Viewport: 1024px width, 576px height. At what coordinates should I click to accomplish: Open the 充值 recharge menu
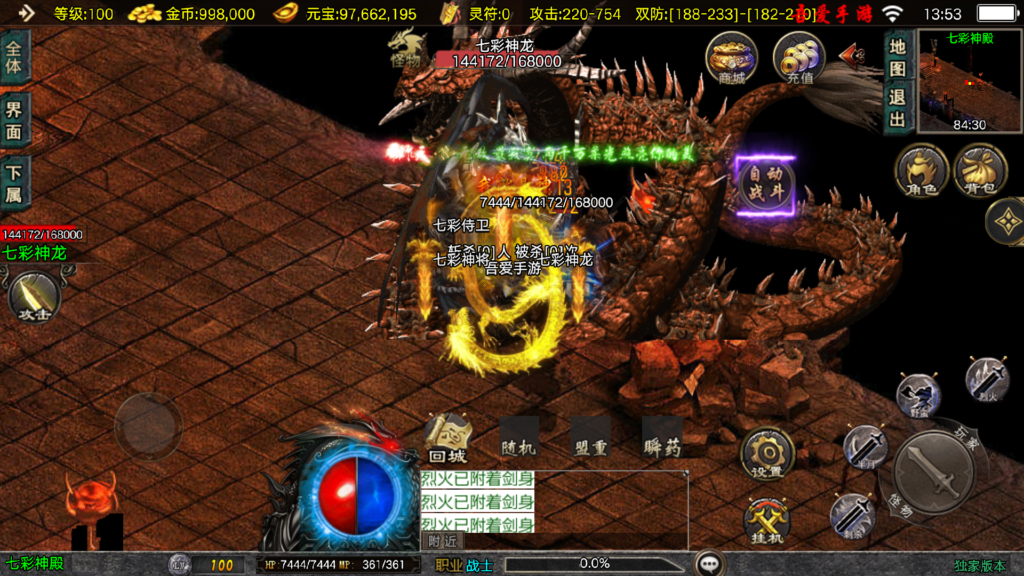(x=799, y=57)
